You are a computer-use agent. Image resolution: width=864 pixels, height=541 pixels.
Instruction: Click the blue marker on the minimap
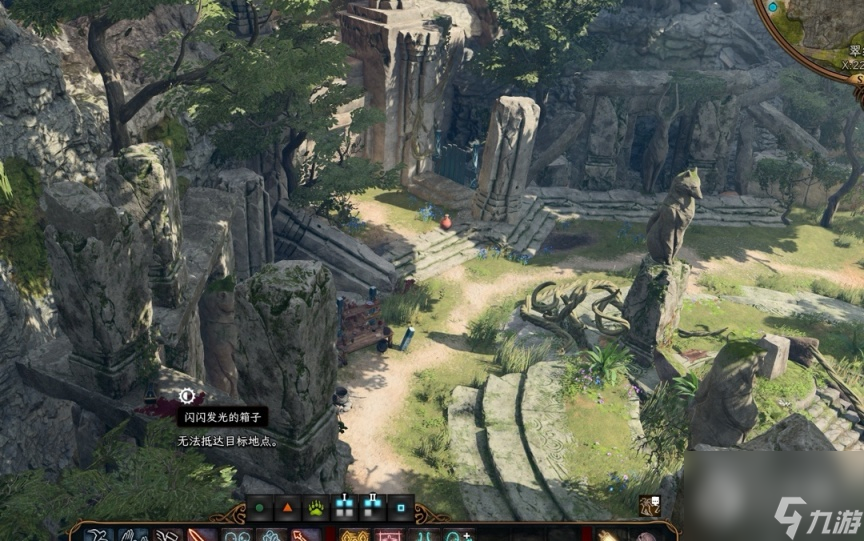[x=772, y=8]
